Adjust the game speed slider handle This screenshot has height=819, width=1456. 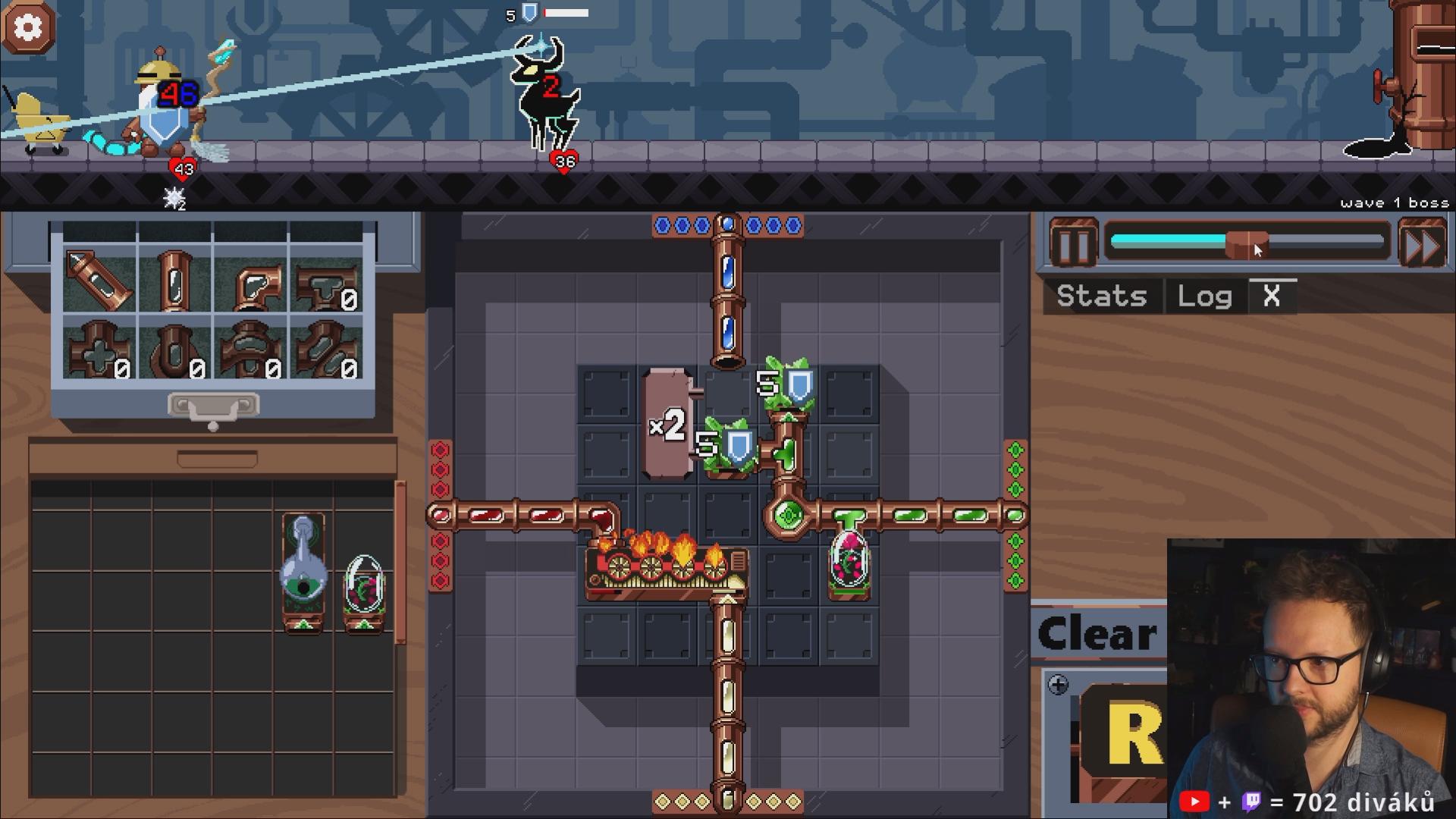click(1247, 244)
